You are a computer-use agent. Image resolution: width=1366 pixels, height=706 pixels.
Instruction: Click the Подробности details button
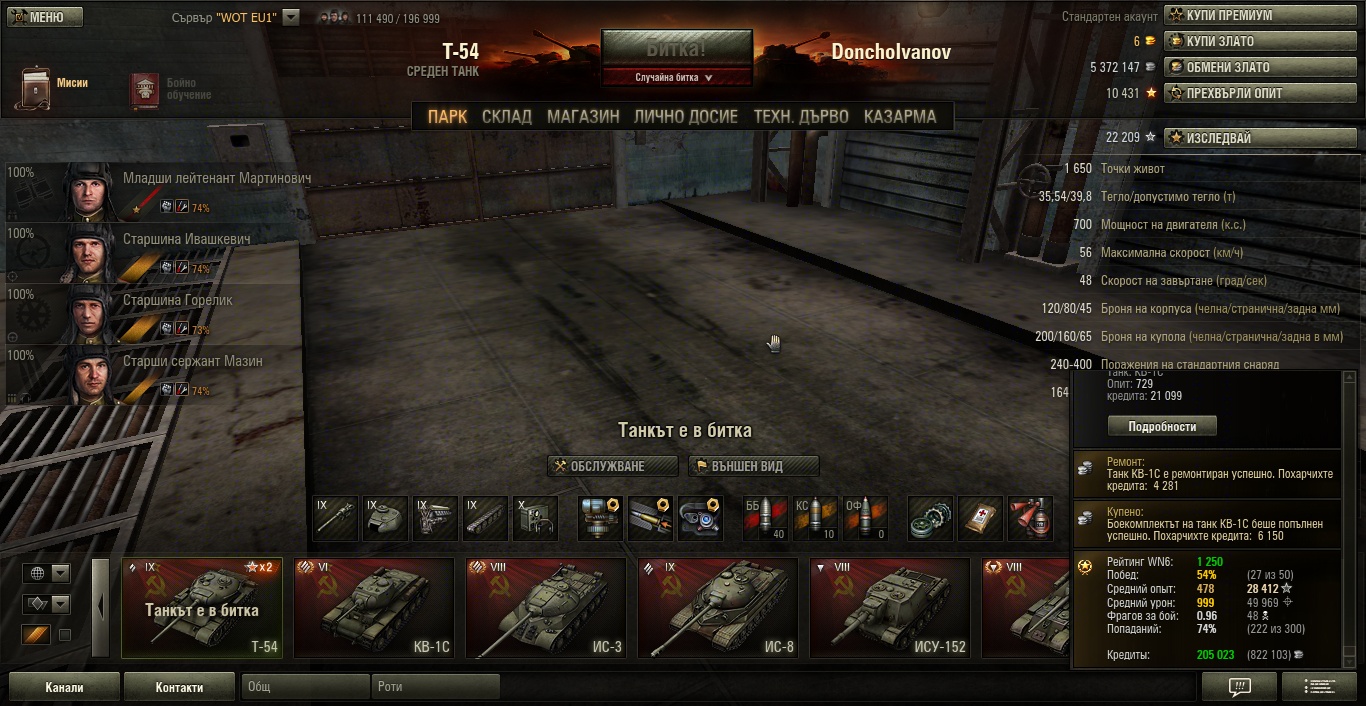click(x=1162, y=426)
